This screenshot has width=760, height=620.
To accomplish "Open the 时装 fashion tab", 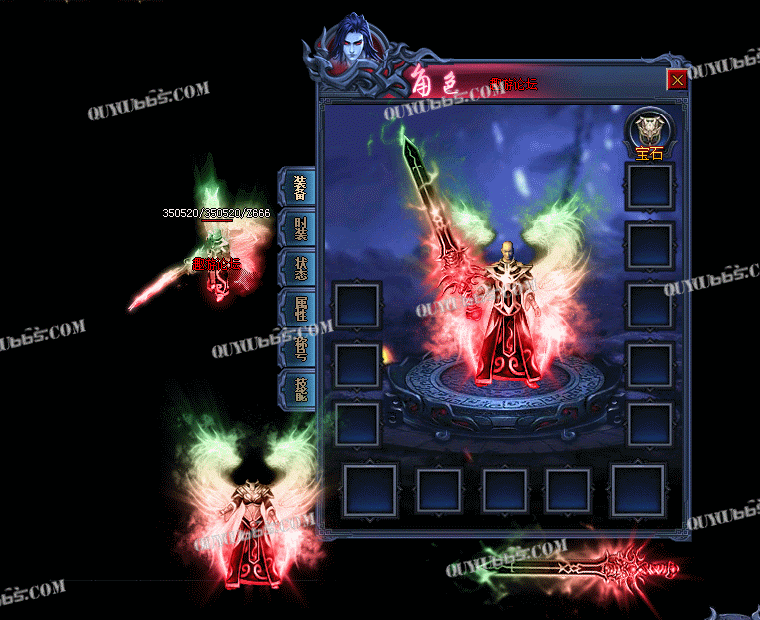I will [x=299, y=228].
